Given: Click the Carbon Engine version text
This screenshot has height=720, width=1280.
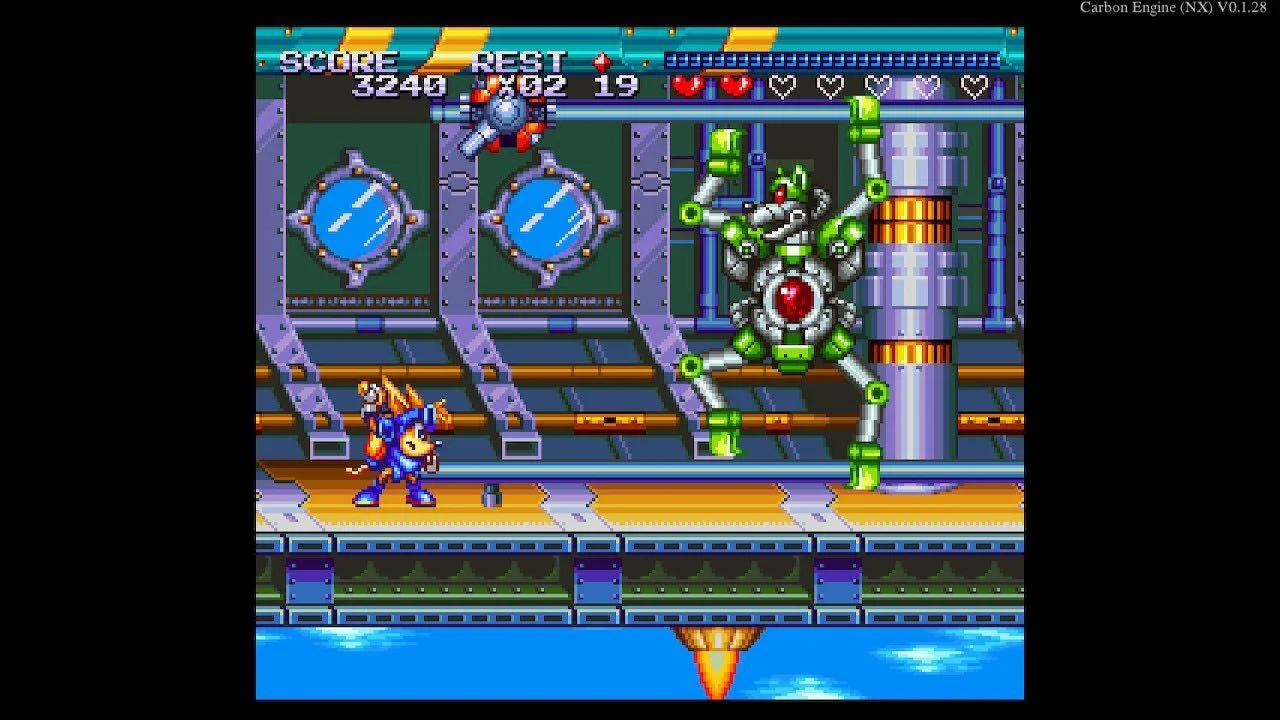Looking at the screenshot, I should tap(1175, 8).
